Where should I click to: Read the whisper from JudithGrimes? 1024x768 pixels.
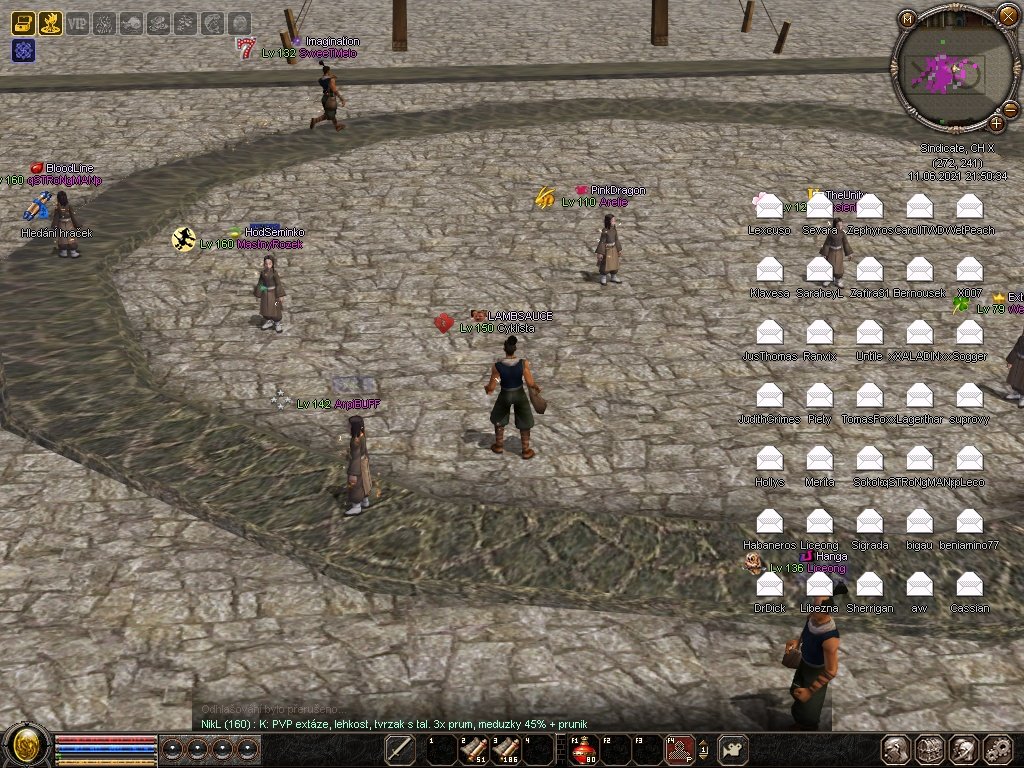(x=769, y=396)
